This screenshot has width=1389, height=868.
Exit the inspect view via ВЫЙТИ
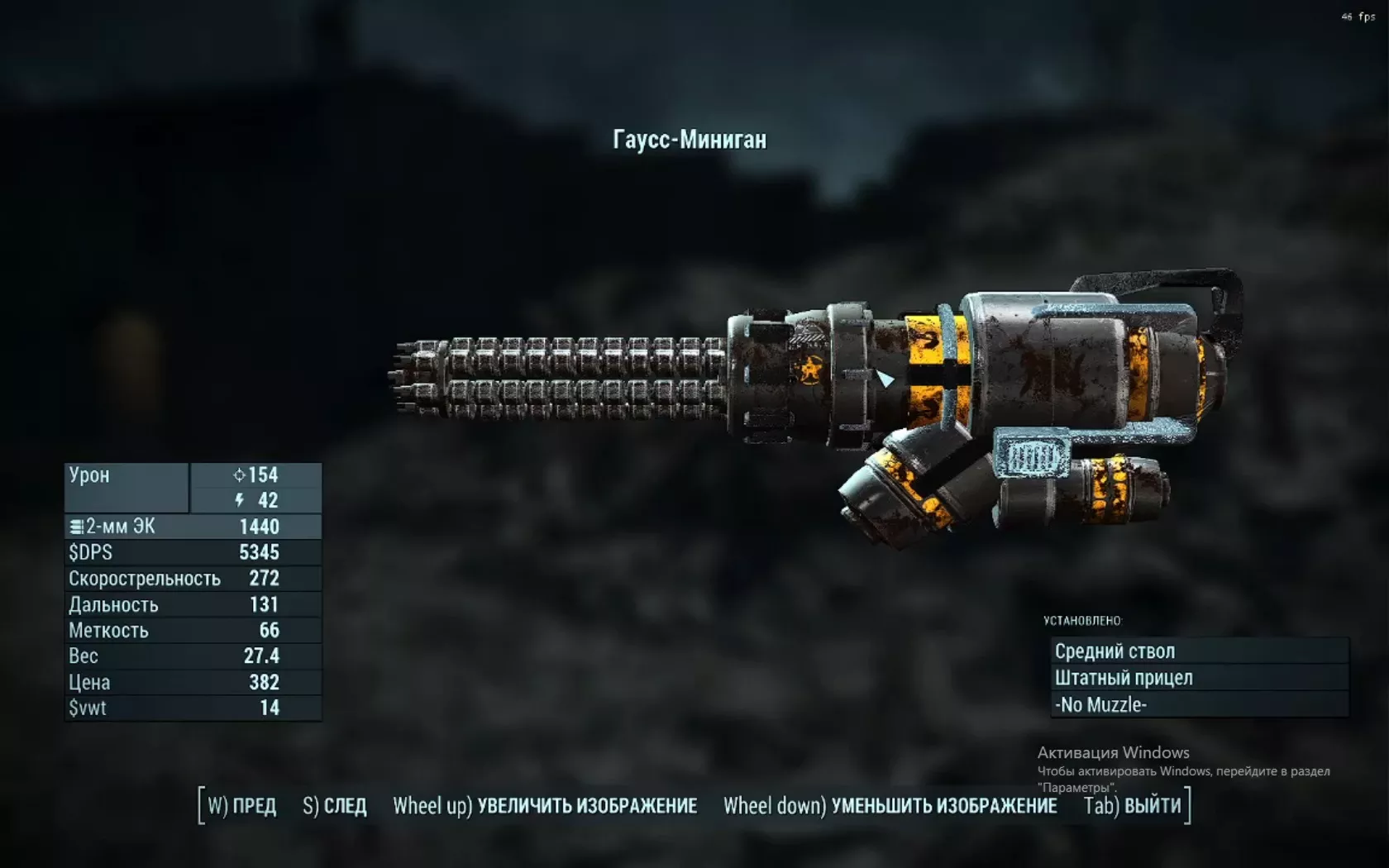[1133, 806]
